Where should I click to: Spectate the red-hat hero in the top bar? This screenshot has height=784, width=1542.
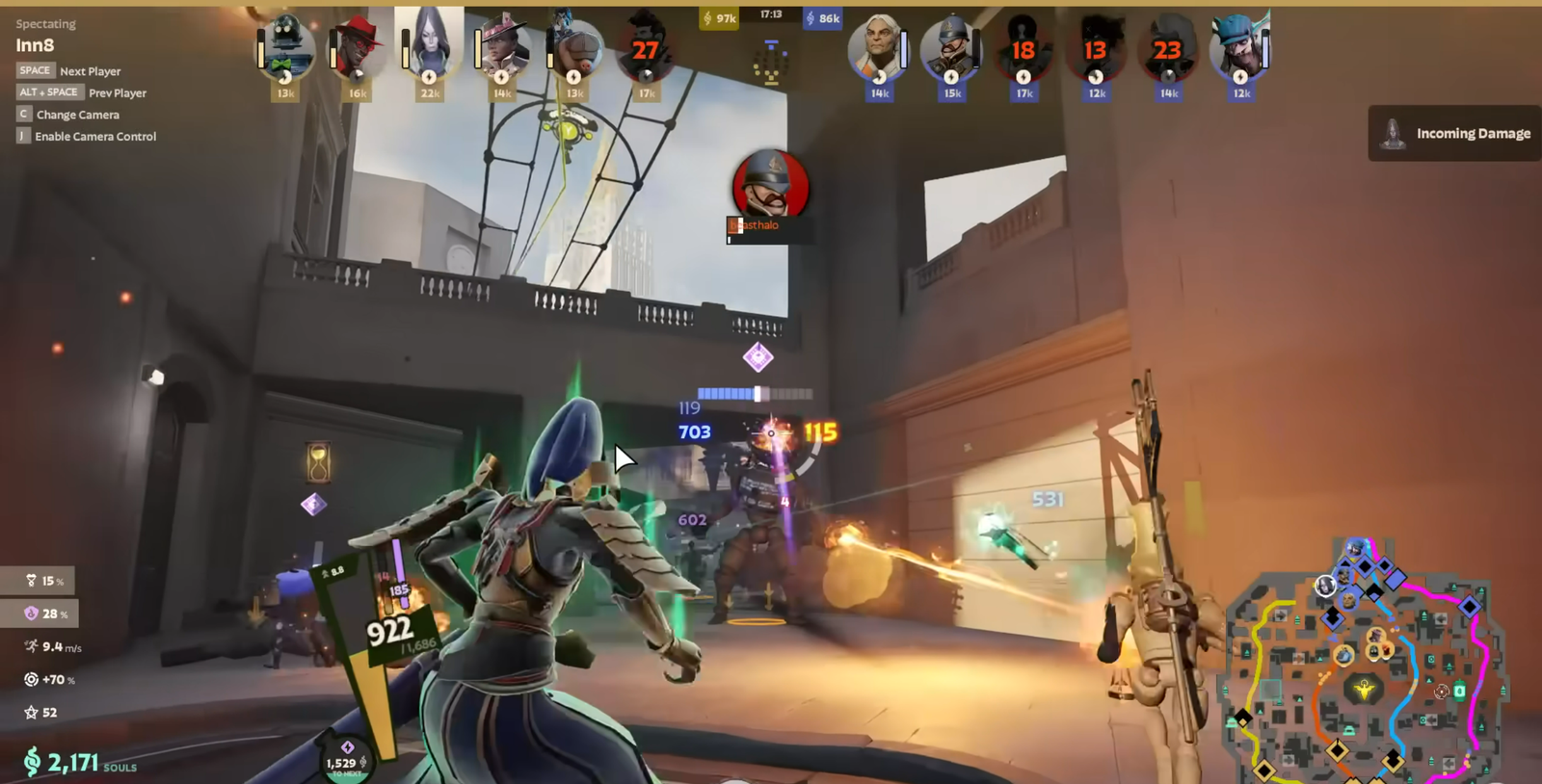pyautogui.click(x=358, y=48)
